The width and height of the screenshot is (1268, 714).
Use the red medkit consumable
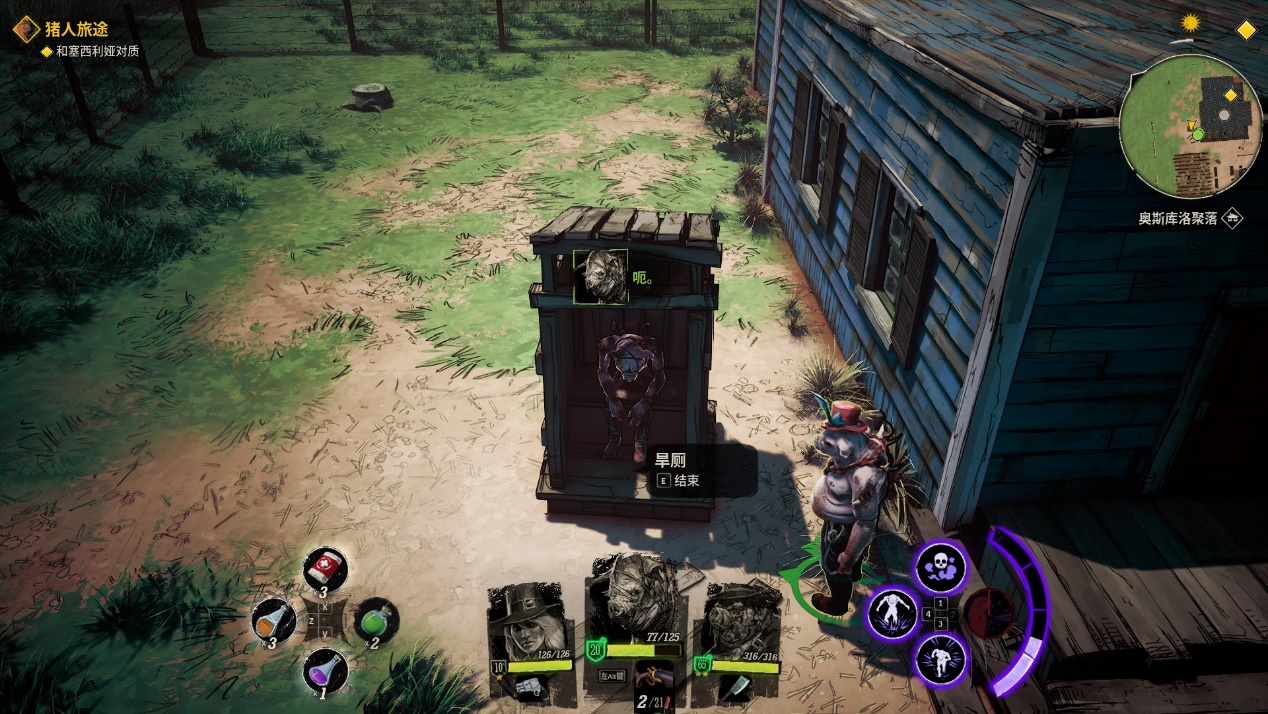[x=325, y=570]
